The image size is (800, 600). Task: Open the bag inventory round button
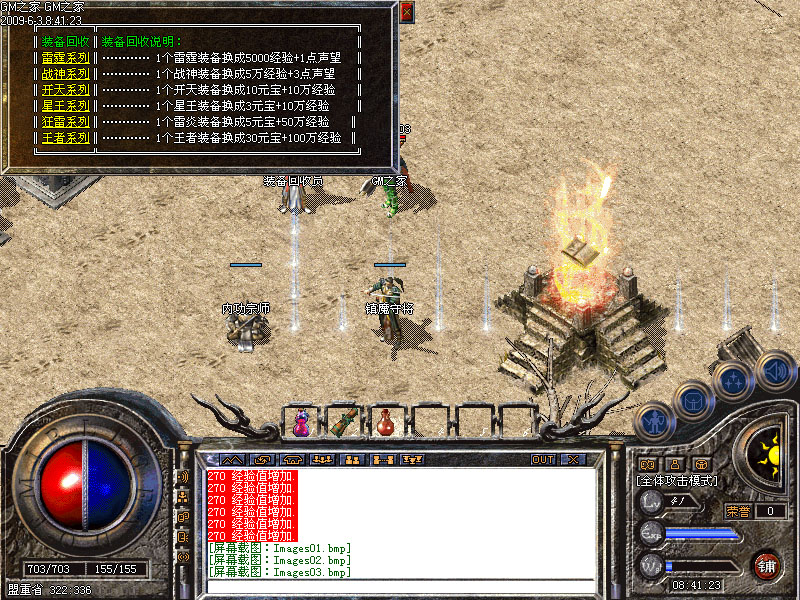[x=692, y=400]
